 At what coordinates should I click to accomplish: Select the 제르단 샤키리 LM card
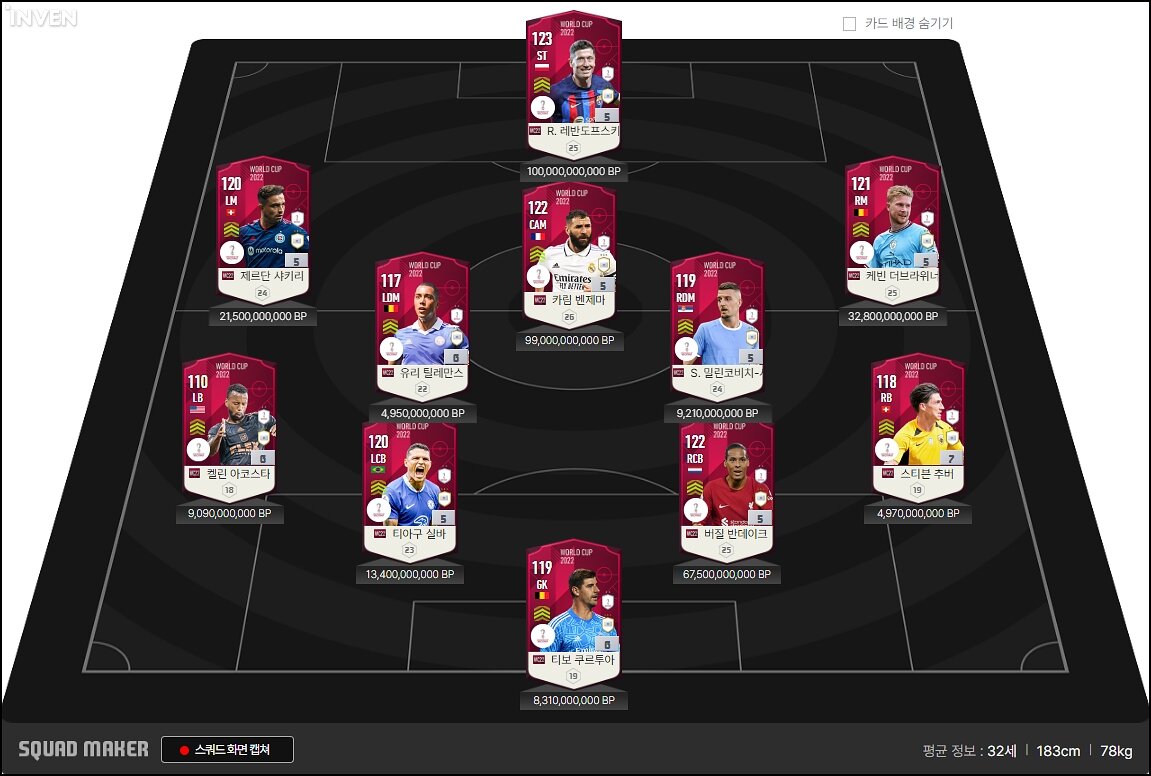(263, 226)
